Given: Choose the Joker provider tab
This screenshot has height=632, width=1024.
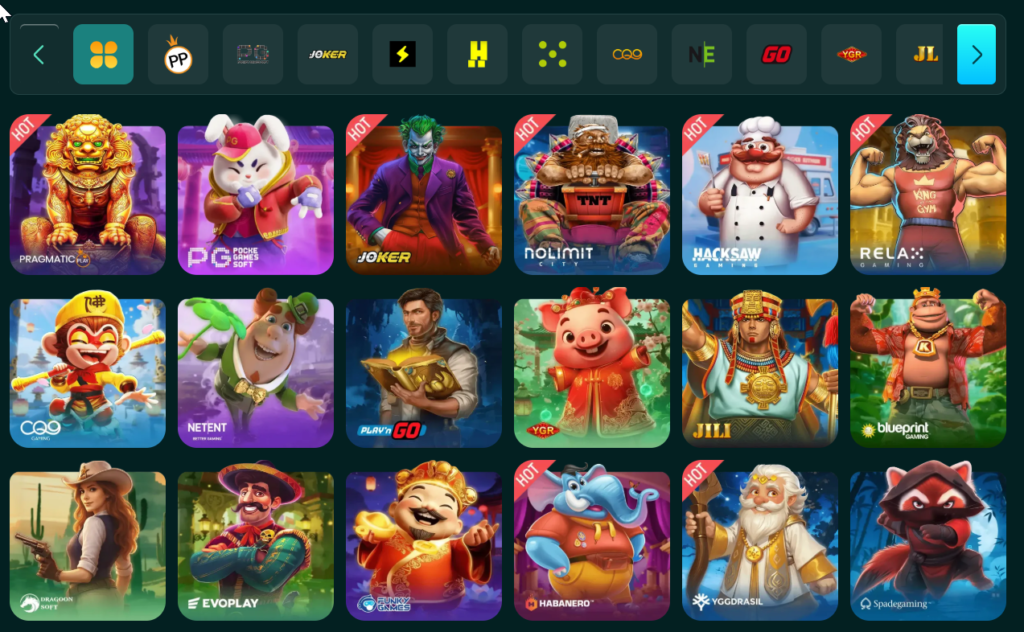Looking at the screenshot, I should point(328,54).
